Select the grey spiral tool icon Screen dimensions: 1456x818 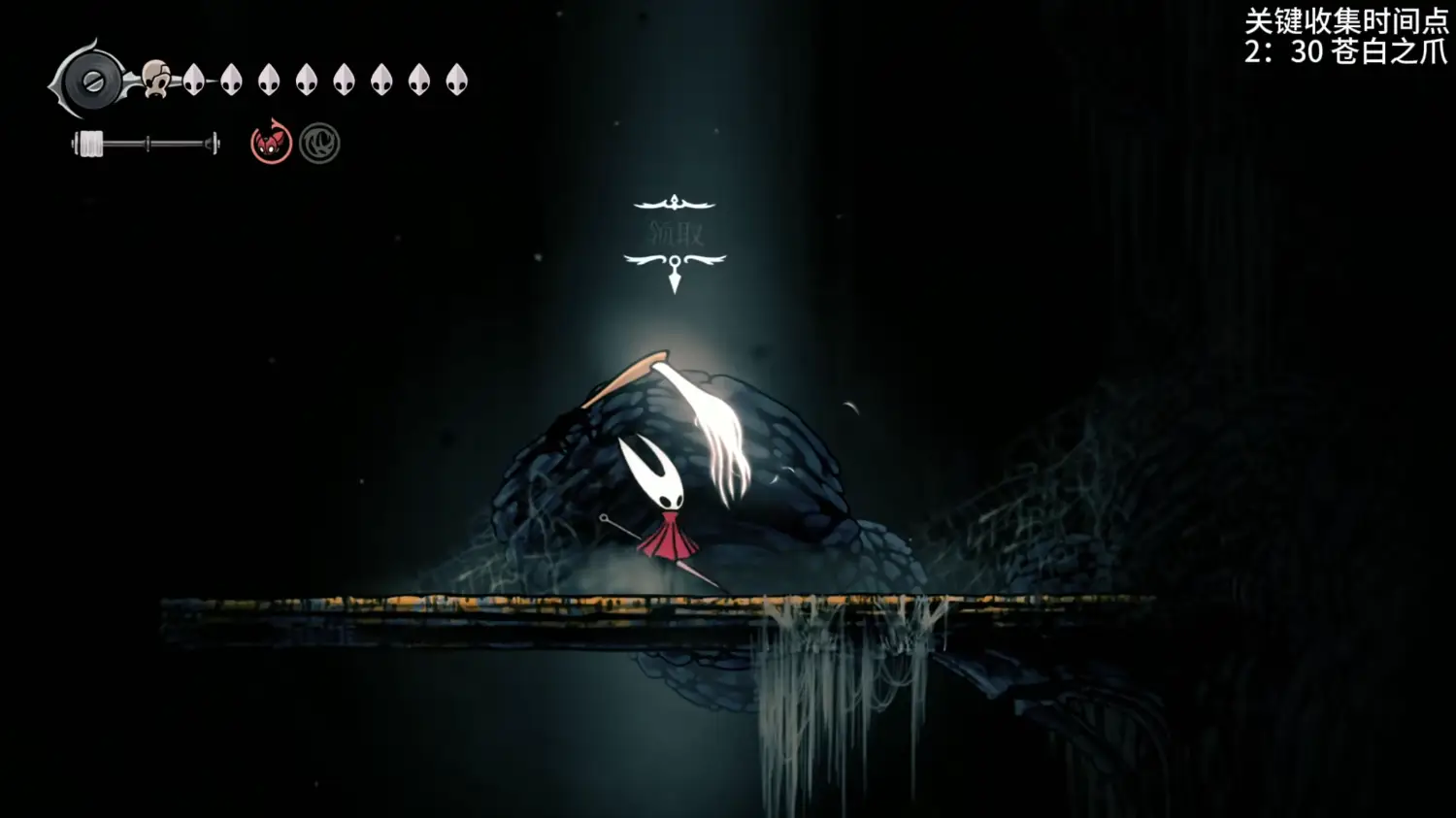(319, 144)
